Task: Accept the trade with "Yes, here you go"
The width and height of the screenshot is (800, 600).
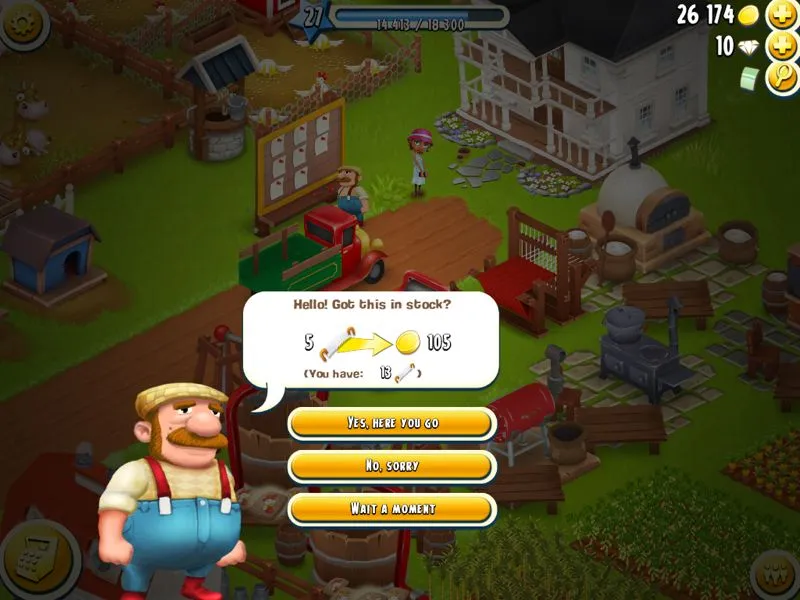Action: coord(392,423)
